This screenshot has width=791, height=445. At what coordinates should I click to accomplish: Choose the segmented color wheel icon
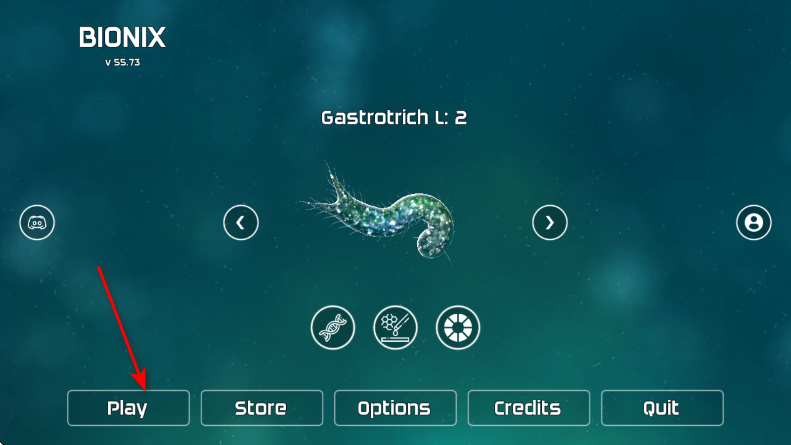click(458, 327)
